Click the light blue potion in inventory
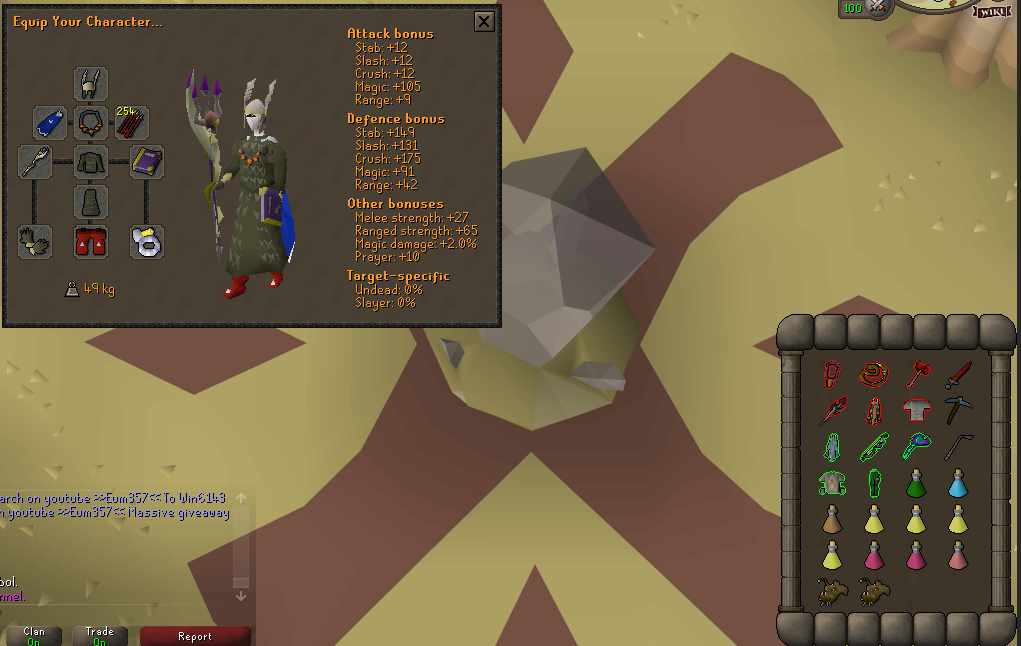 click(x=958, y=485)
